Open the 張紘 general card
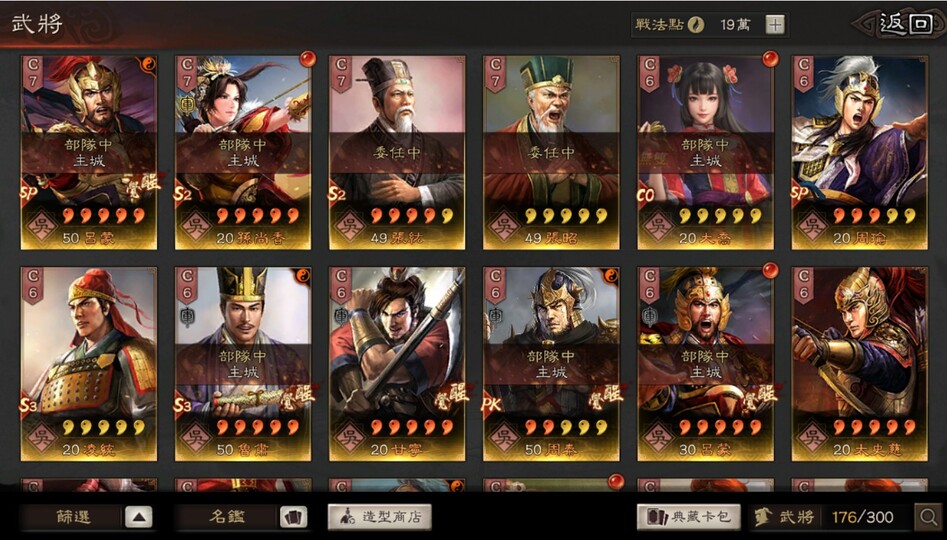 pyautogui.click(x=397, y=150)
